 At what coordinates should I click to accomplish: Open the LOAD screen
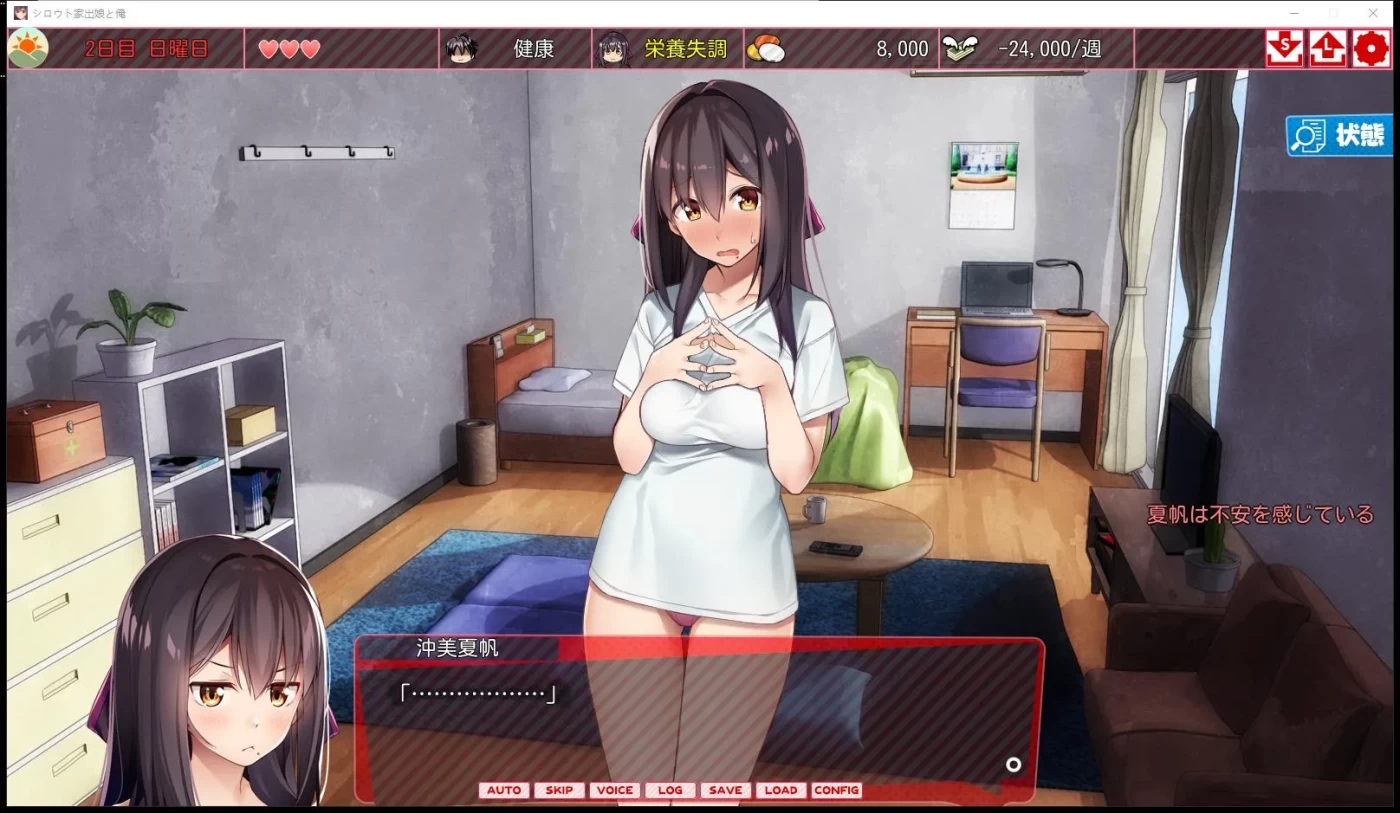[x=780, y=790]
